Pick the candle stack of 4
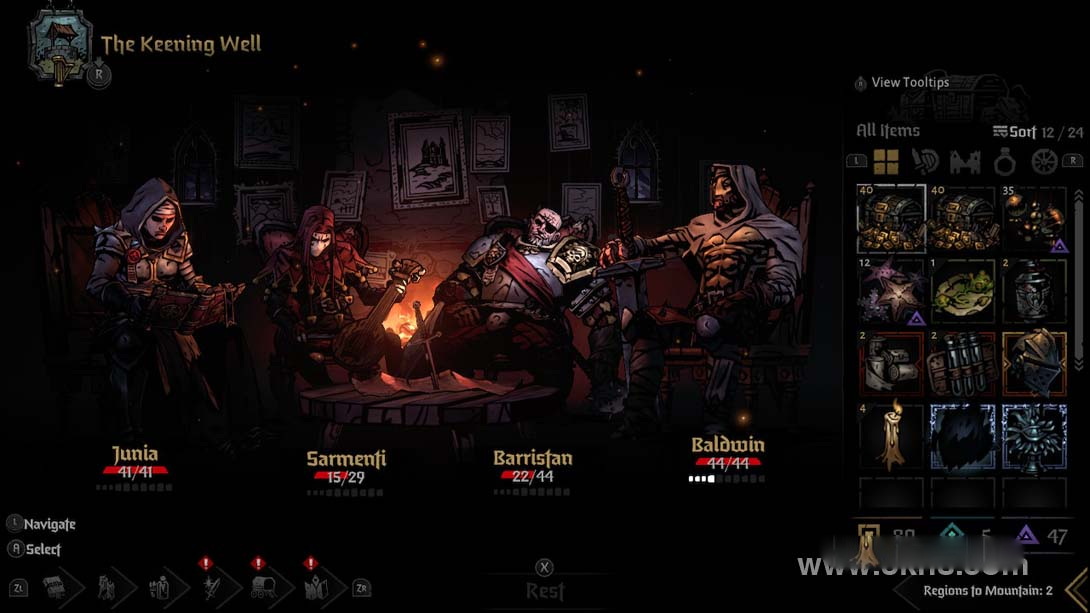 pyautogui.click(x=891, y=437)
